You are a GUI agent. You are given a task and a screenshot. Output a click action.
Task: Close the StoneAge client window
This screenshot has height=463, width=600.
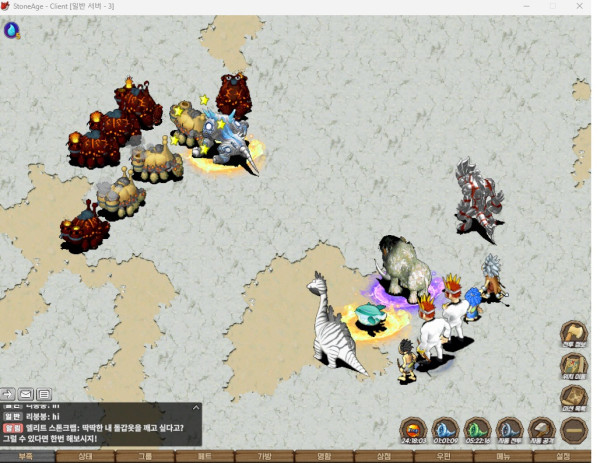coord(580,6)
